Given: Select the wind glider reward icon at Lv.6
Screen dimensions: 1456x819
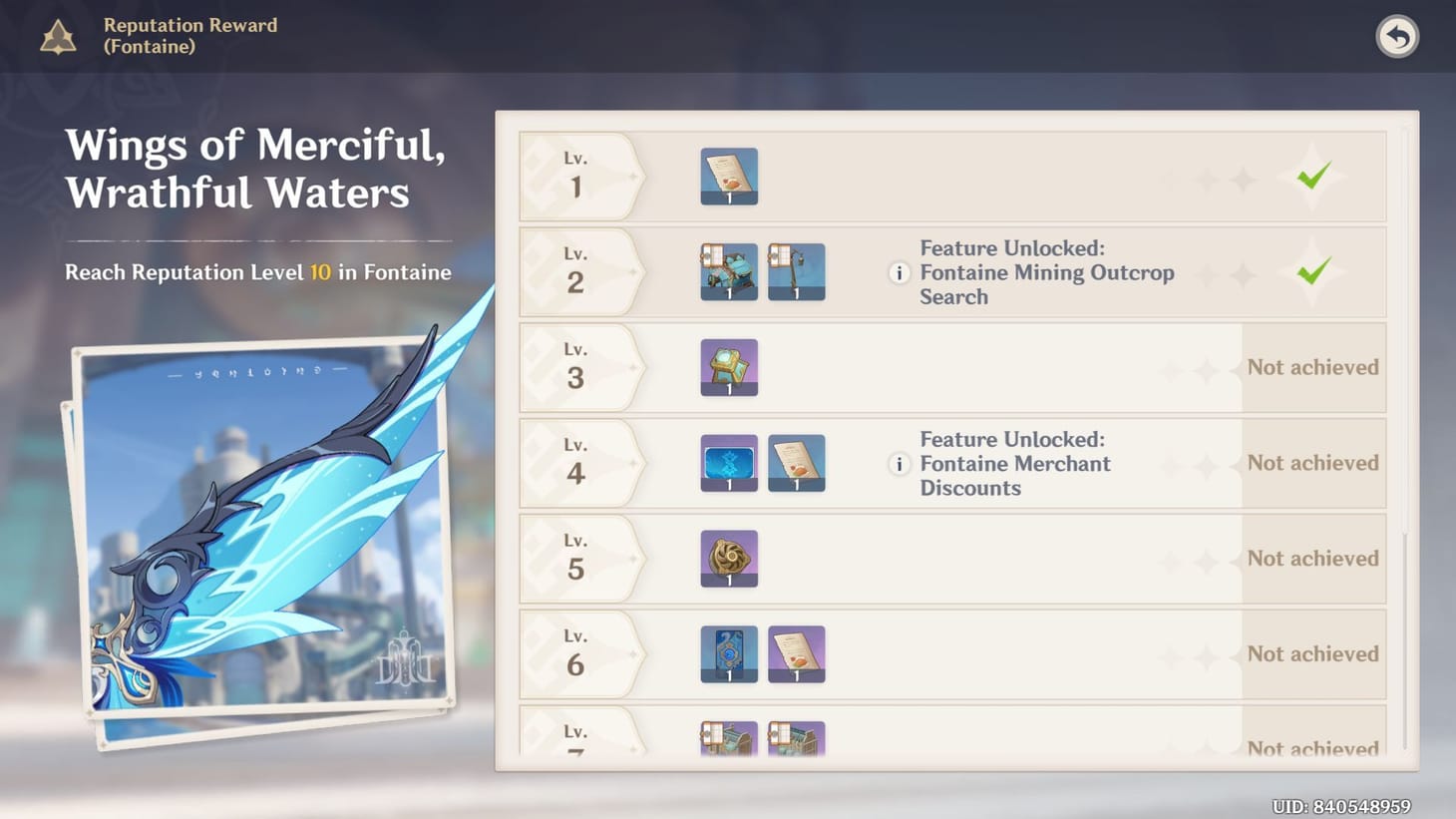Looking at the screenshot, I should click(729, 653).
